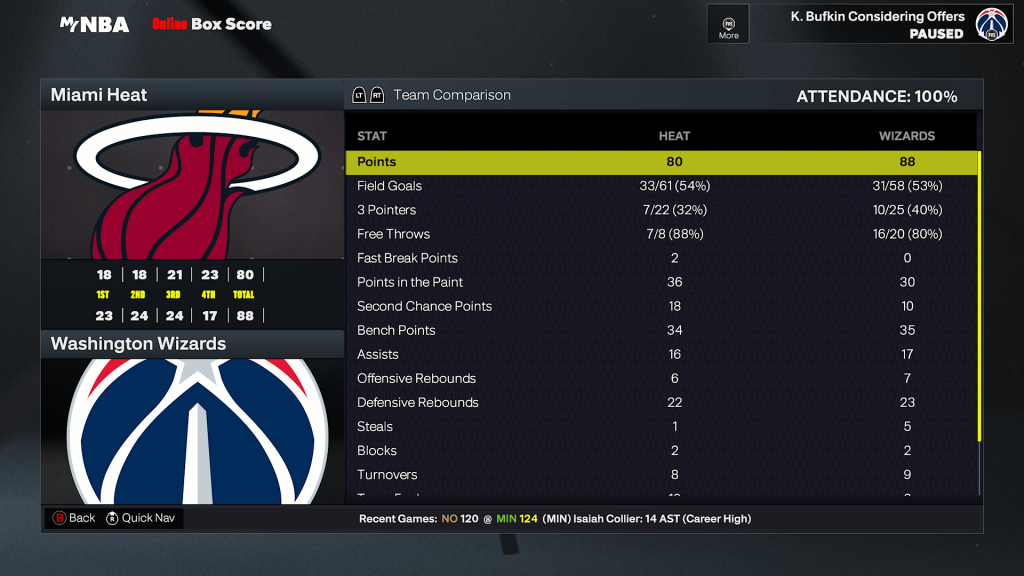Select the Turnovers stat row
The image size is (1024, 576).
[x=661, y=474]
